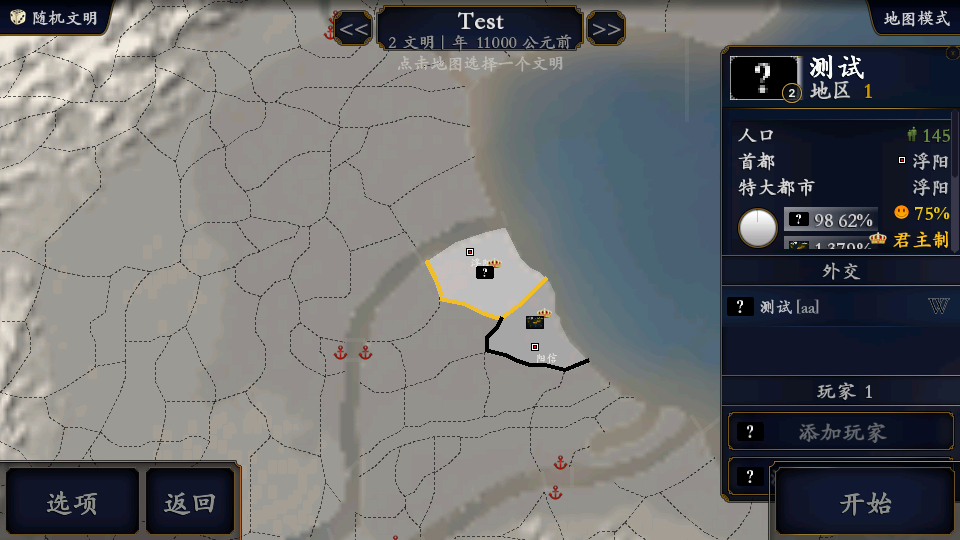Click the 特大都市 浮阳 largest city row
This screenshot has height=540, width=960.
pyautogui.click(x=842, y=187)
